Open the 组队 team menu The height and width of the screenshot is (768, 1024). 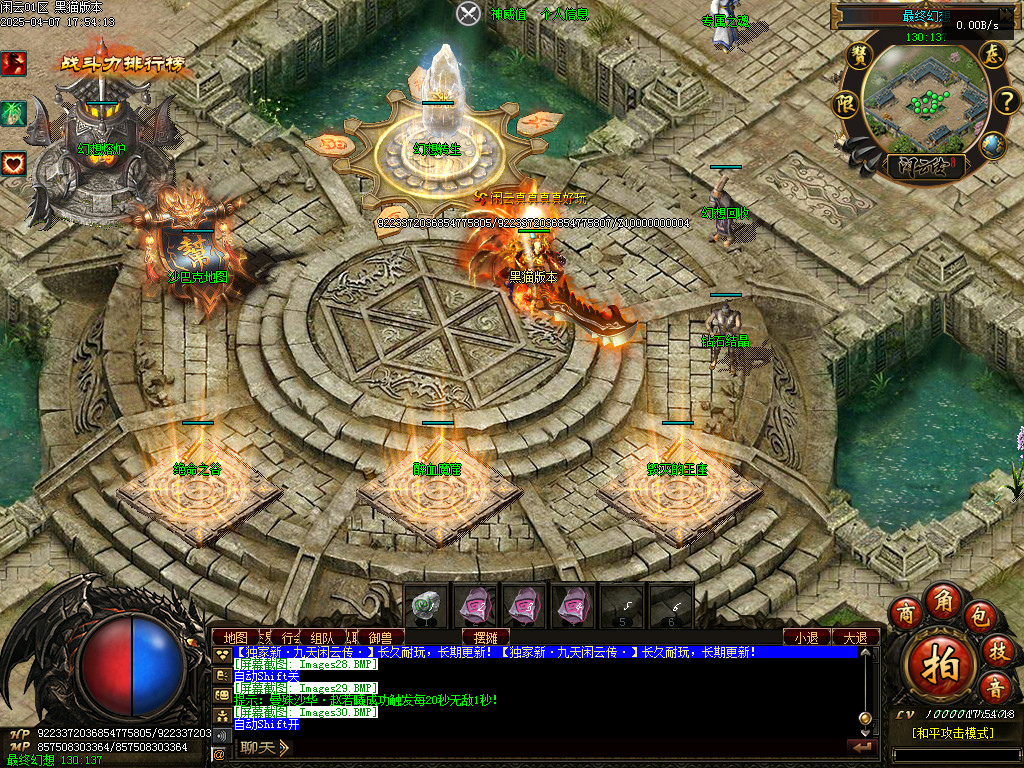coord(322,637)
